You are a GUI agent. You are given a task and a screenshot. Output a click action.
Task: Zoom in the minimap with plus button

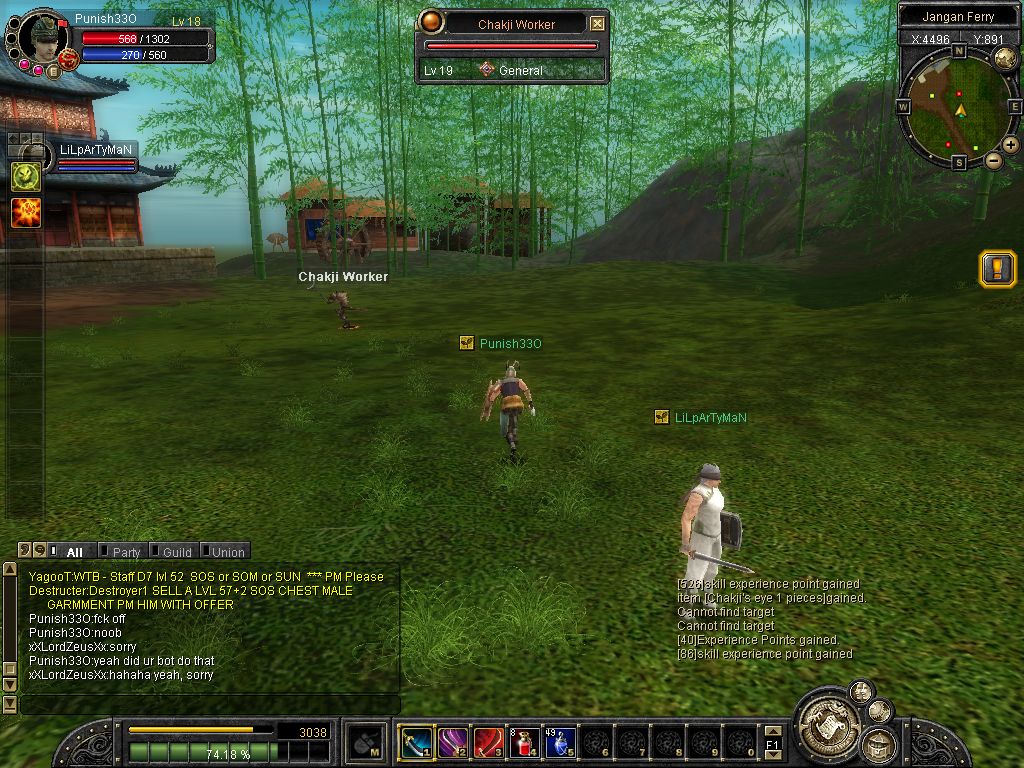pos(1010,145)
